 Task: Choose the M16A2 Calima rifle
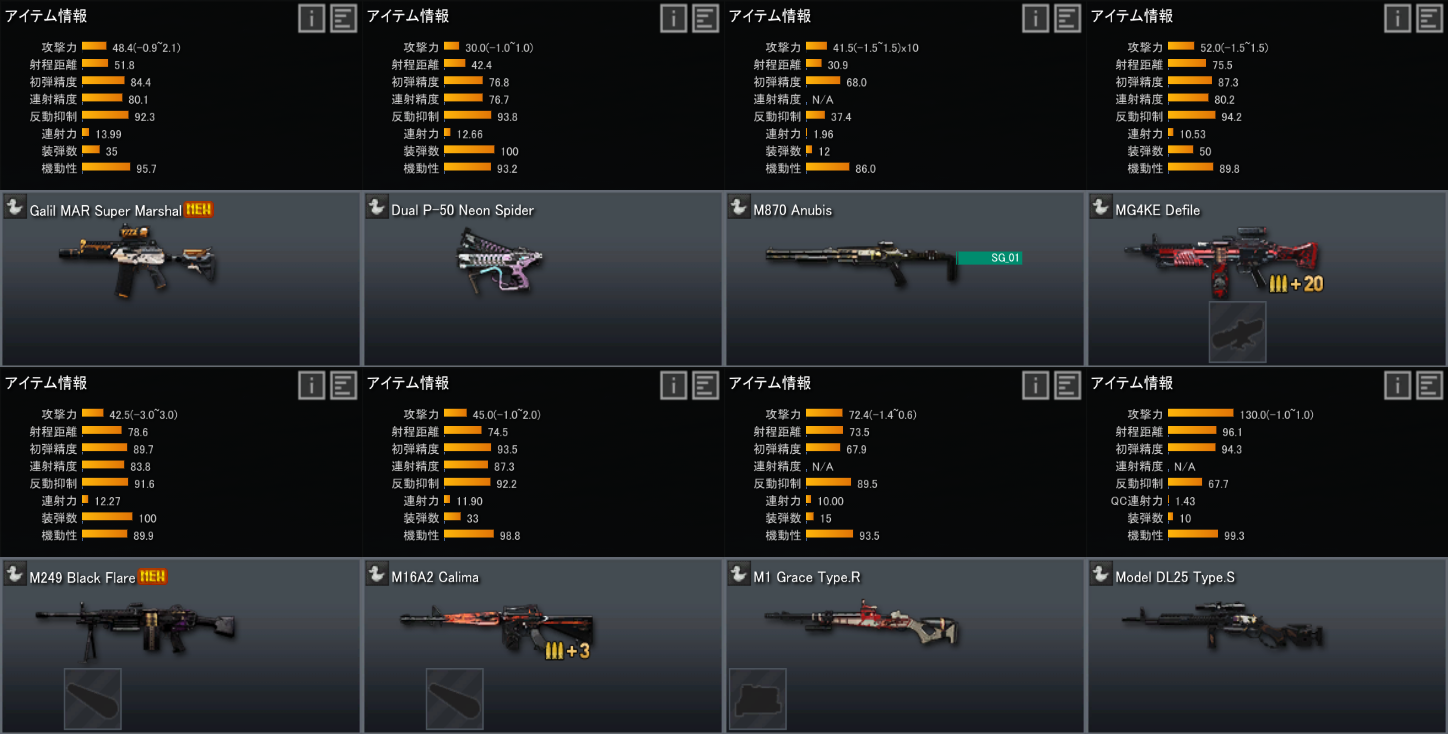pos(542,630)
